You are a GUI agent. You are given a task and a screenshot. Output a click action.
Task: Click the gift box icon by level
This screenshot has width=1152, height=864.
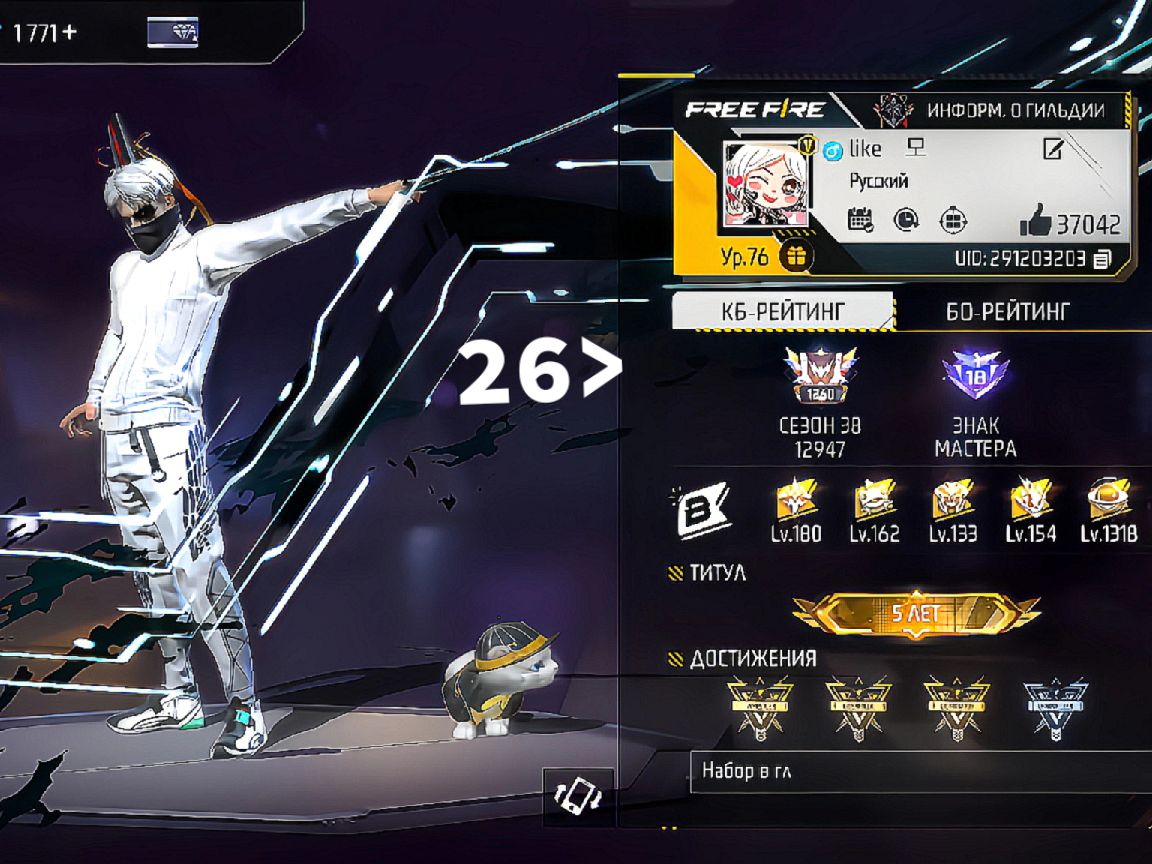(796, 257)
